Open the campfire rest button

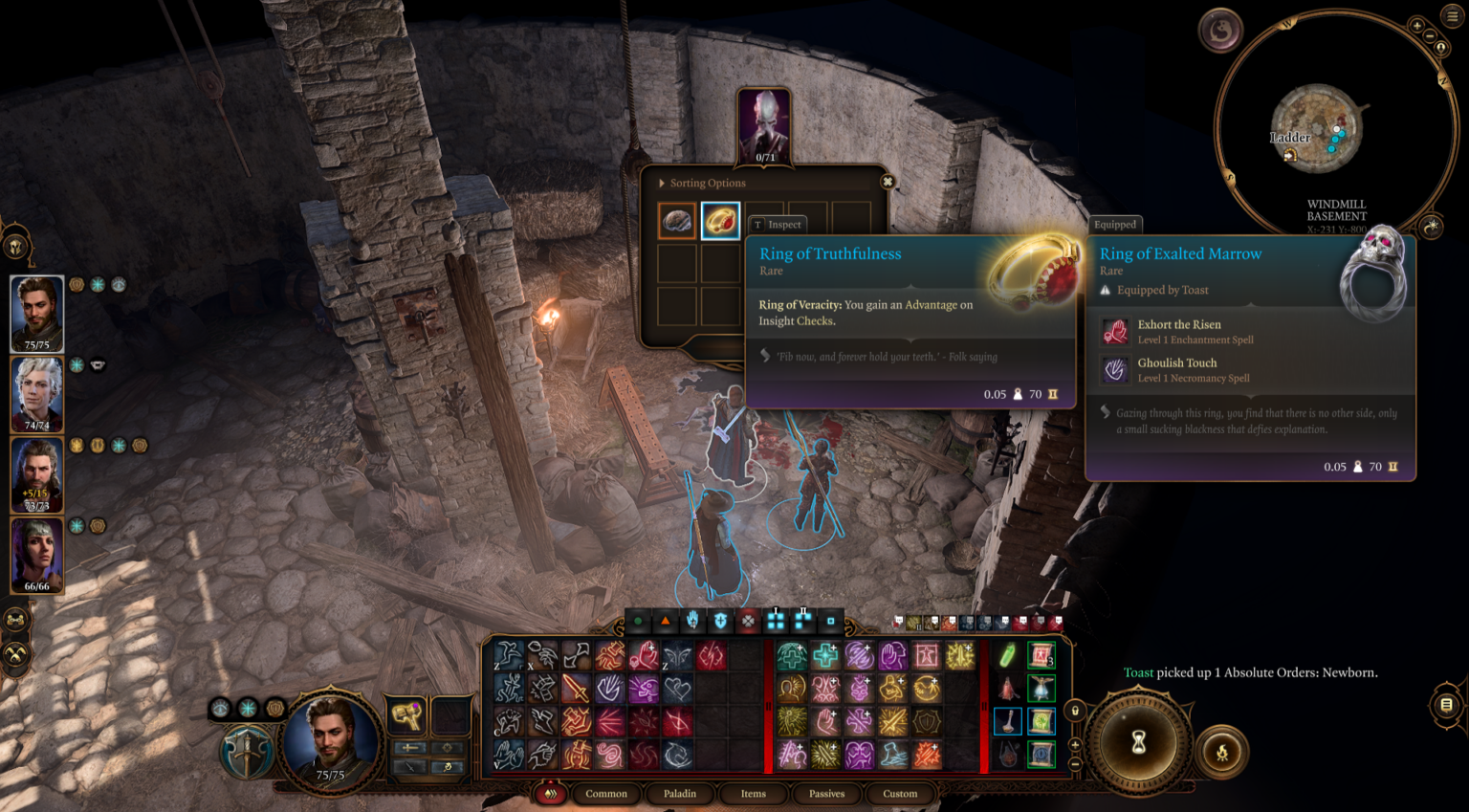(x=1222, y=752)
